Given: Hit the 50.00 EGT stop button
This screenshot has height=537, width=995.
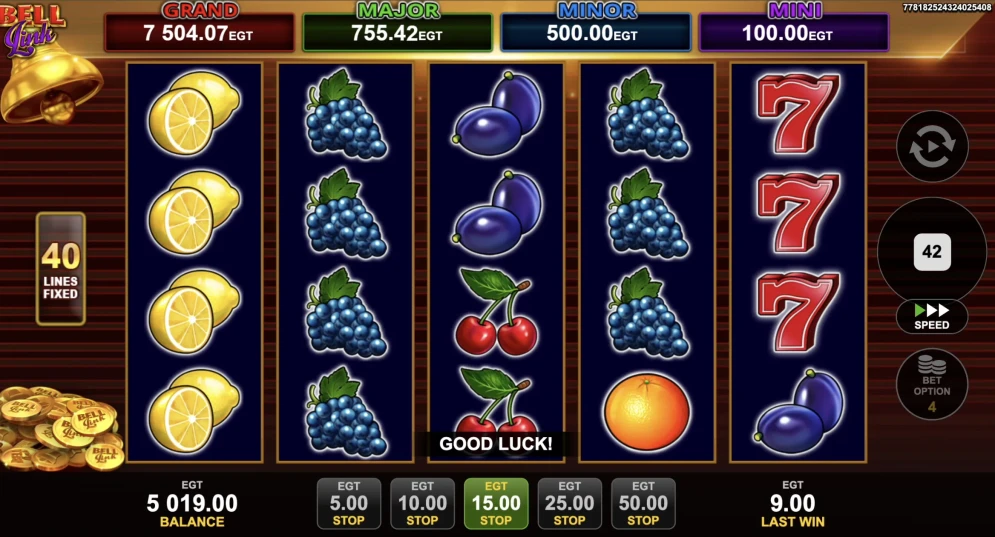Looking at the screenshot, I should [643, 503].
